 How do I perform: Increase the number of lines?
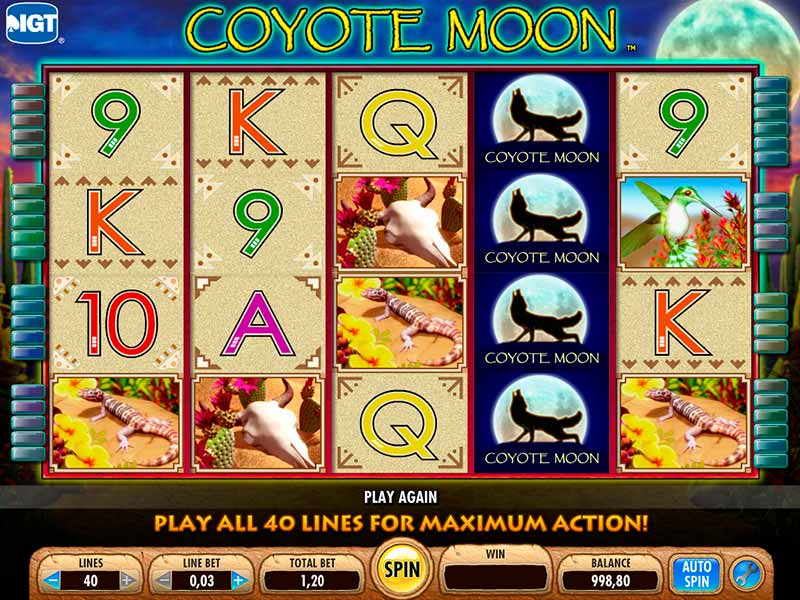127,579
